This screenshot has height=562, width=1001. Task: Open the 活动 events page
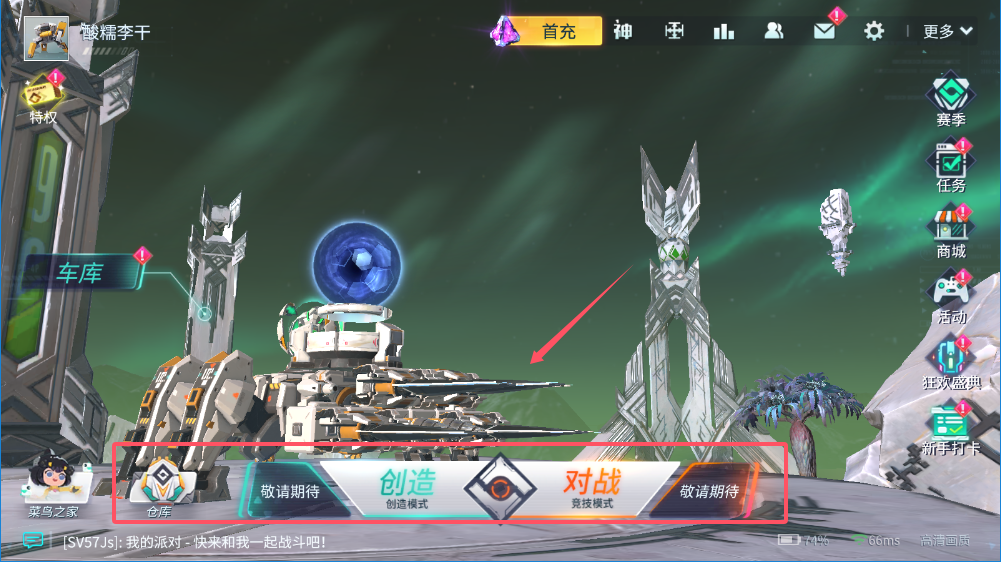pos(951,297)
